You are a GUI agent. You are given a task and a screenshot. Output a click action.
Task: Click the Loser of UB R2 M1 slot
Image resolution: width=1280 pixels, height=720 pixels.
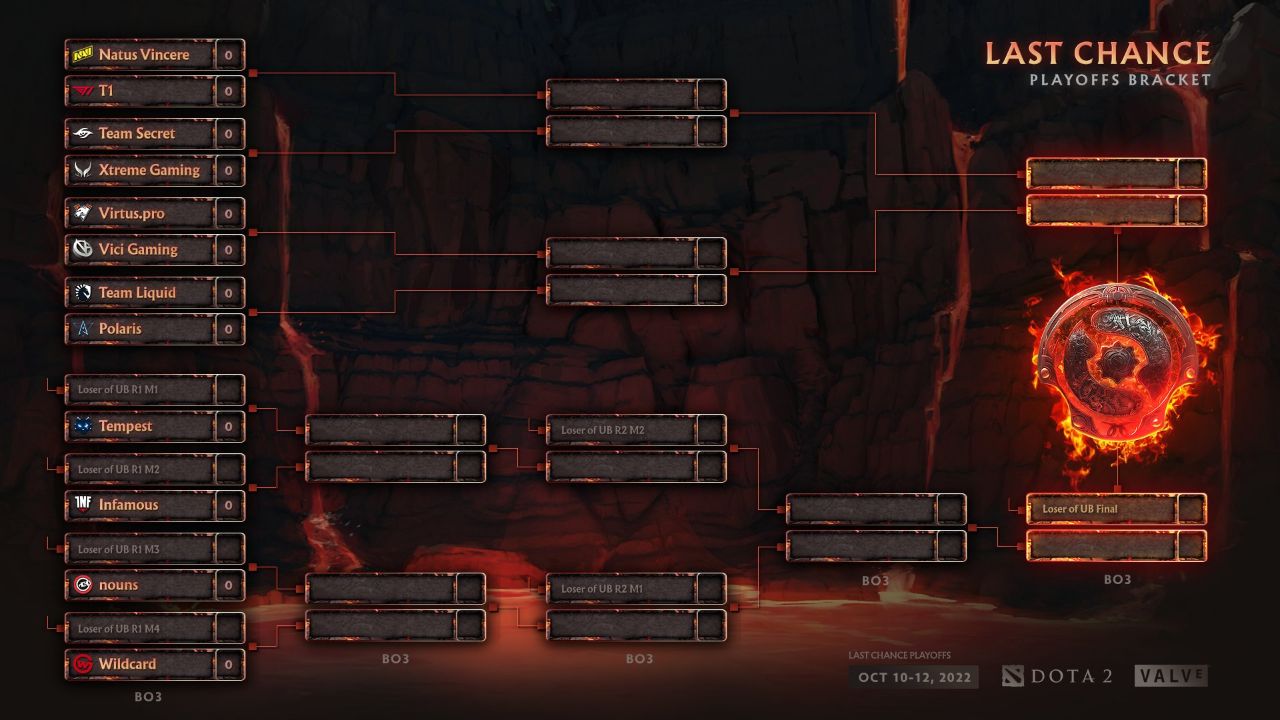point(622,589)
